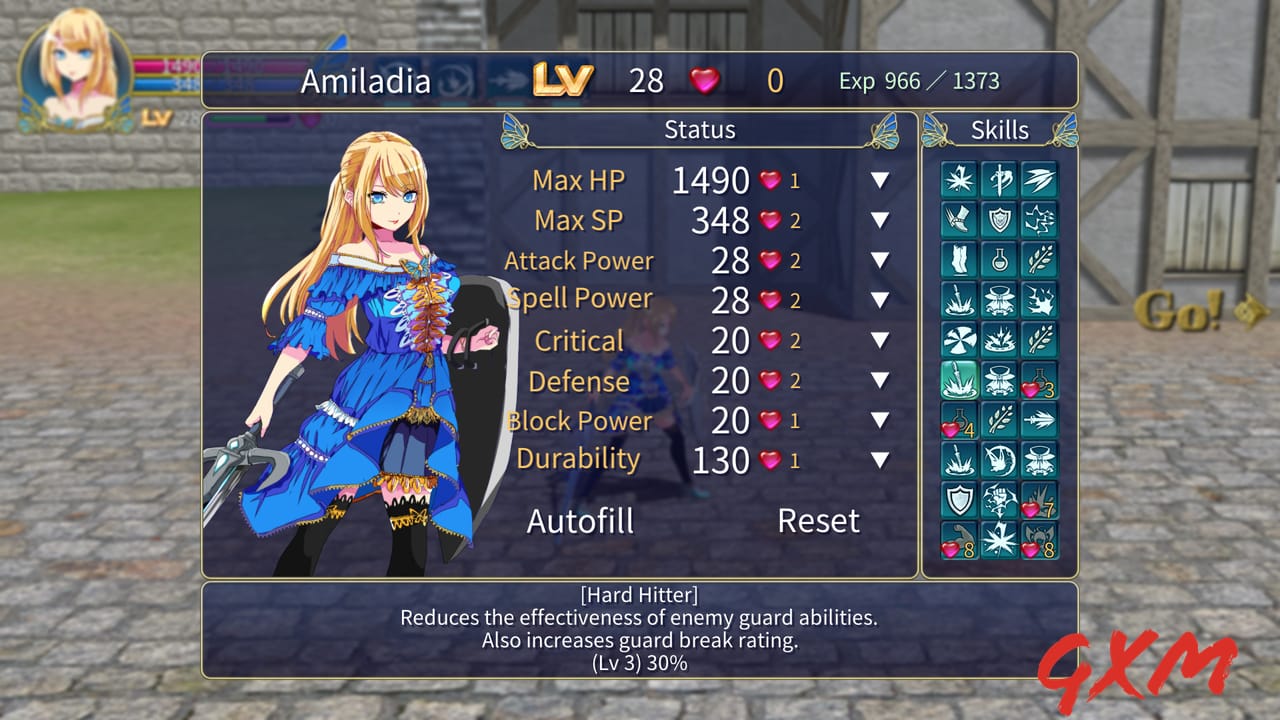Select the boot kick skill icon
Screen dimensions: 1280x720
point(957,217)
